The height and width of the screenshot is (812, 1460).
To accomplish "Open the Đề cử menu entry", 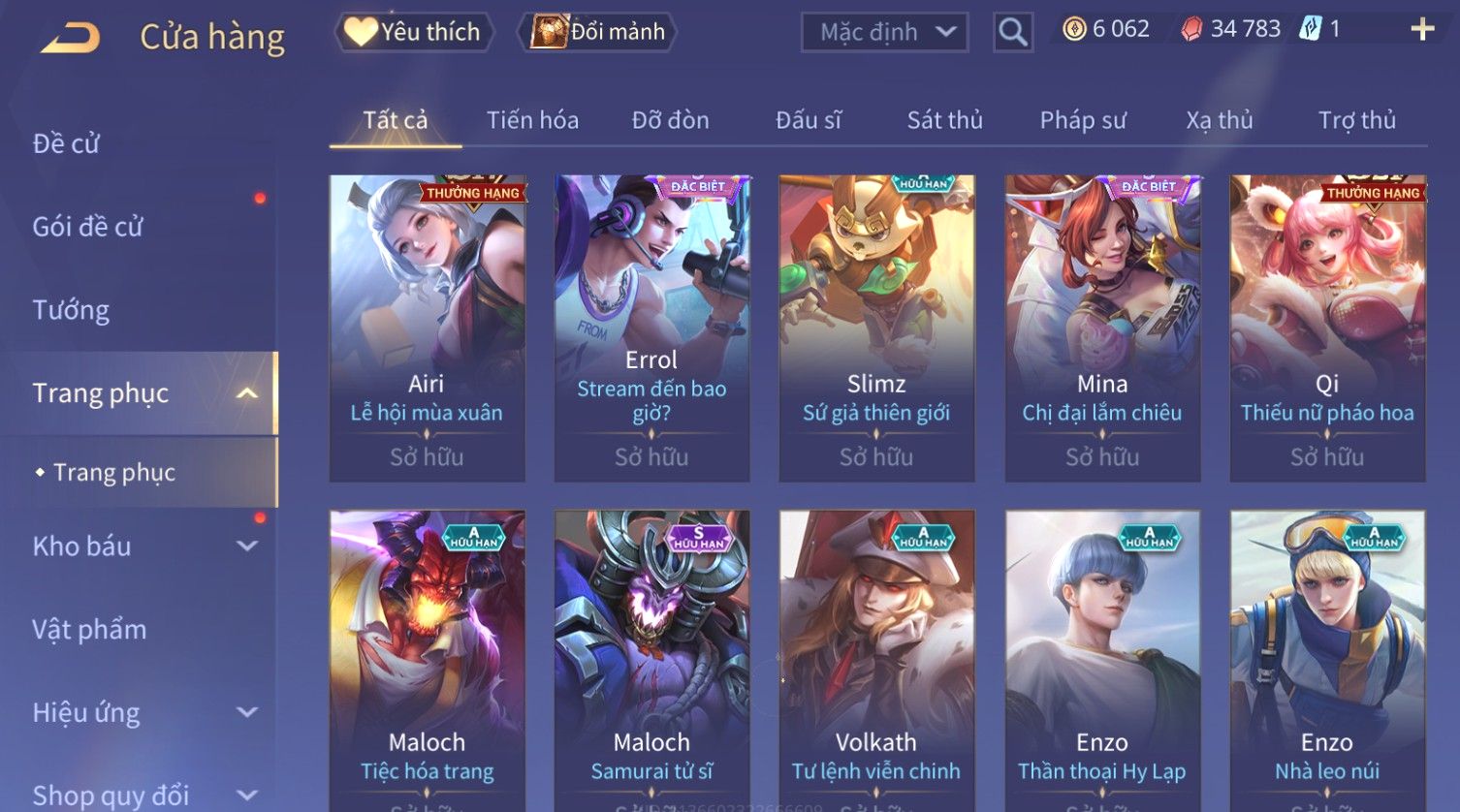I will 66,143.
